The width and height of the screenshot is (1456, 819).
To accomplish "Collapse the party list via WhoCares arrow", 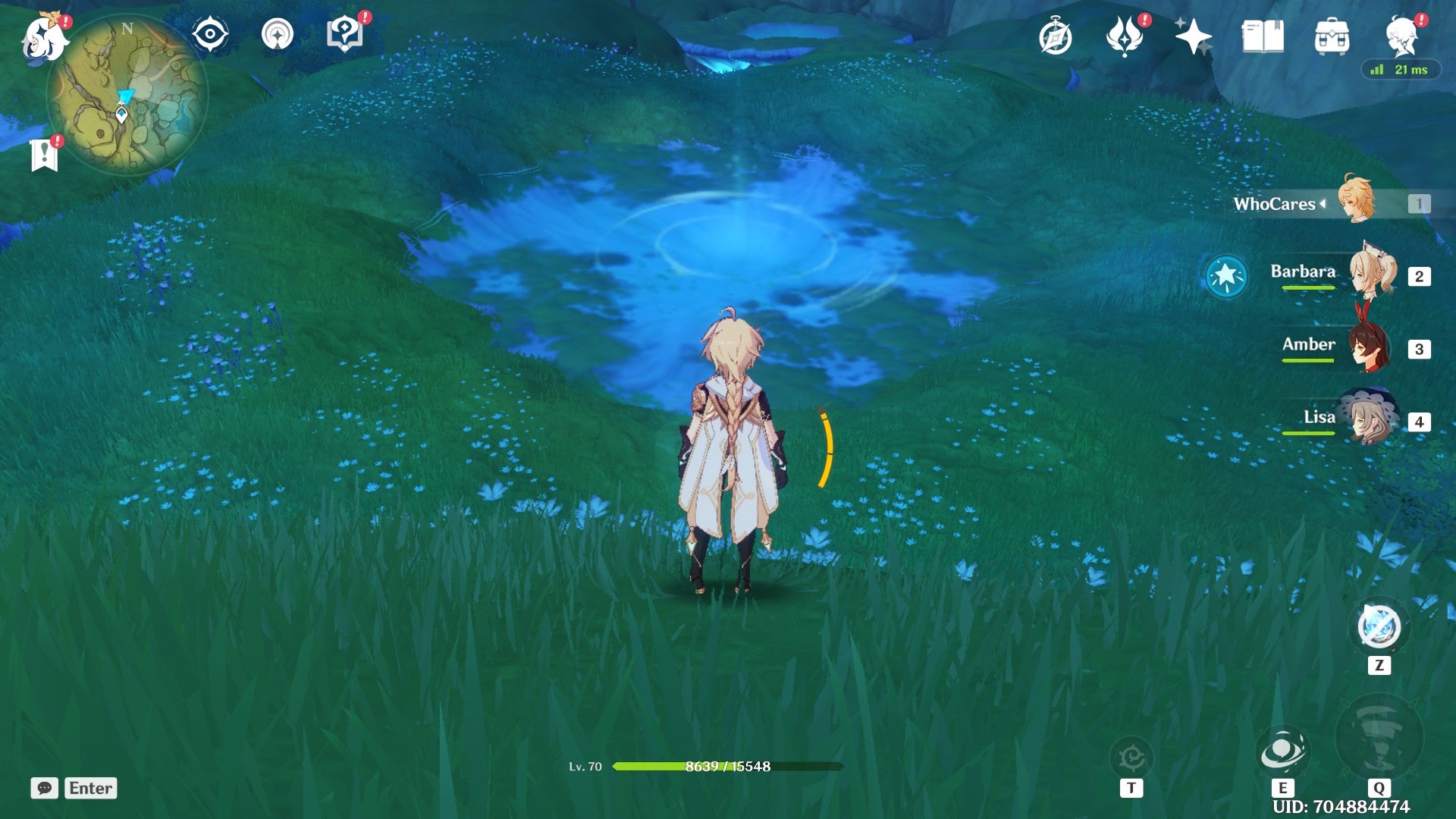I will tap(1321, 203).
